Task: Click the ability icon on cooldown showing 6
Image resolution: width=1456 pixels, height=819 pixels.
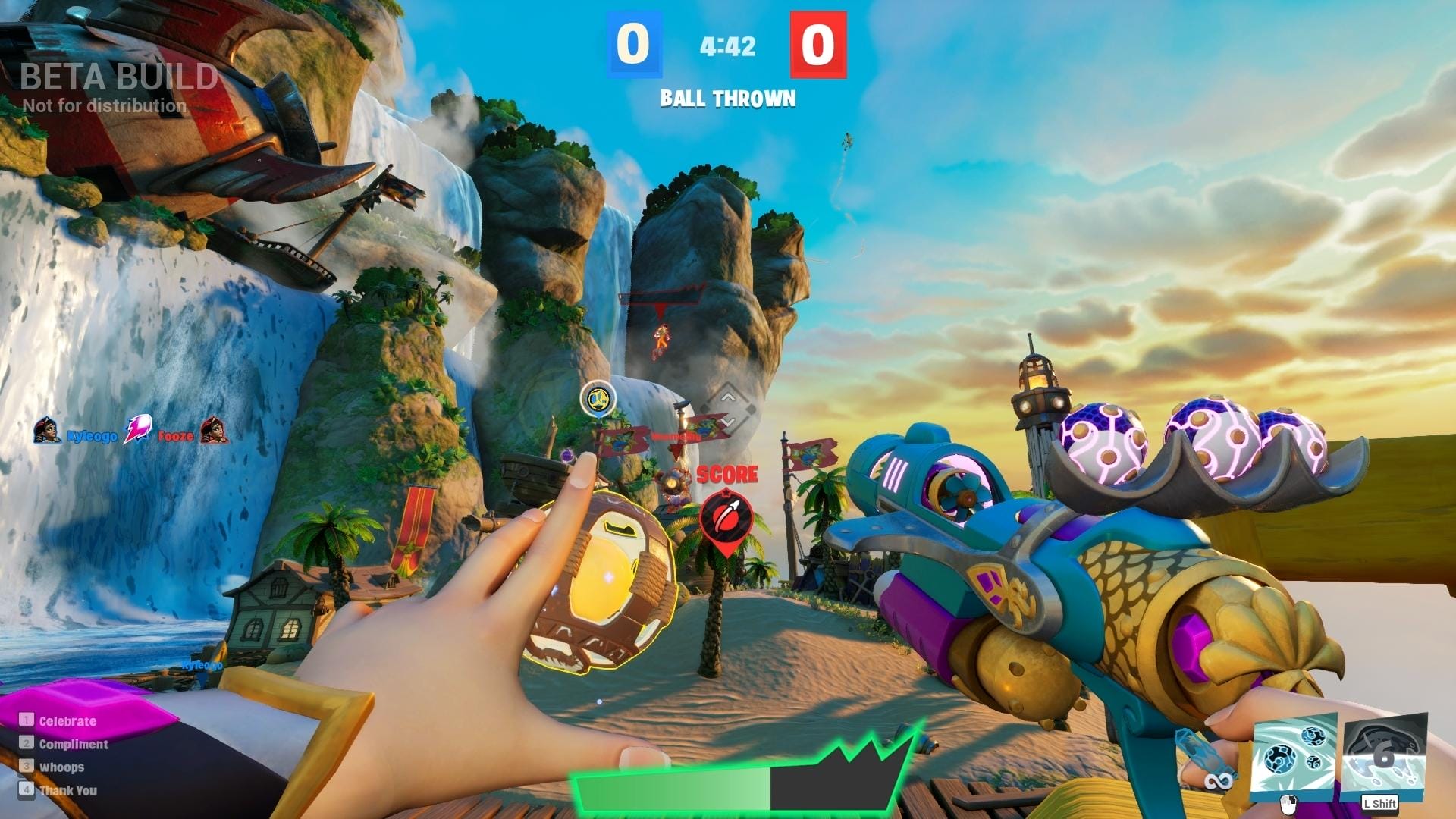Action: tap(1384, 755)
